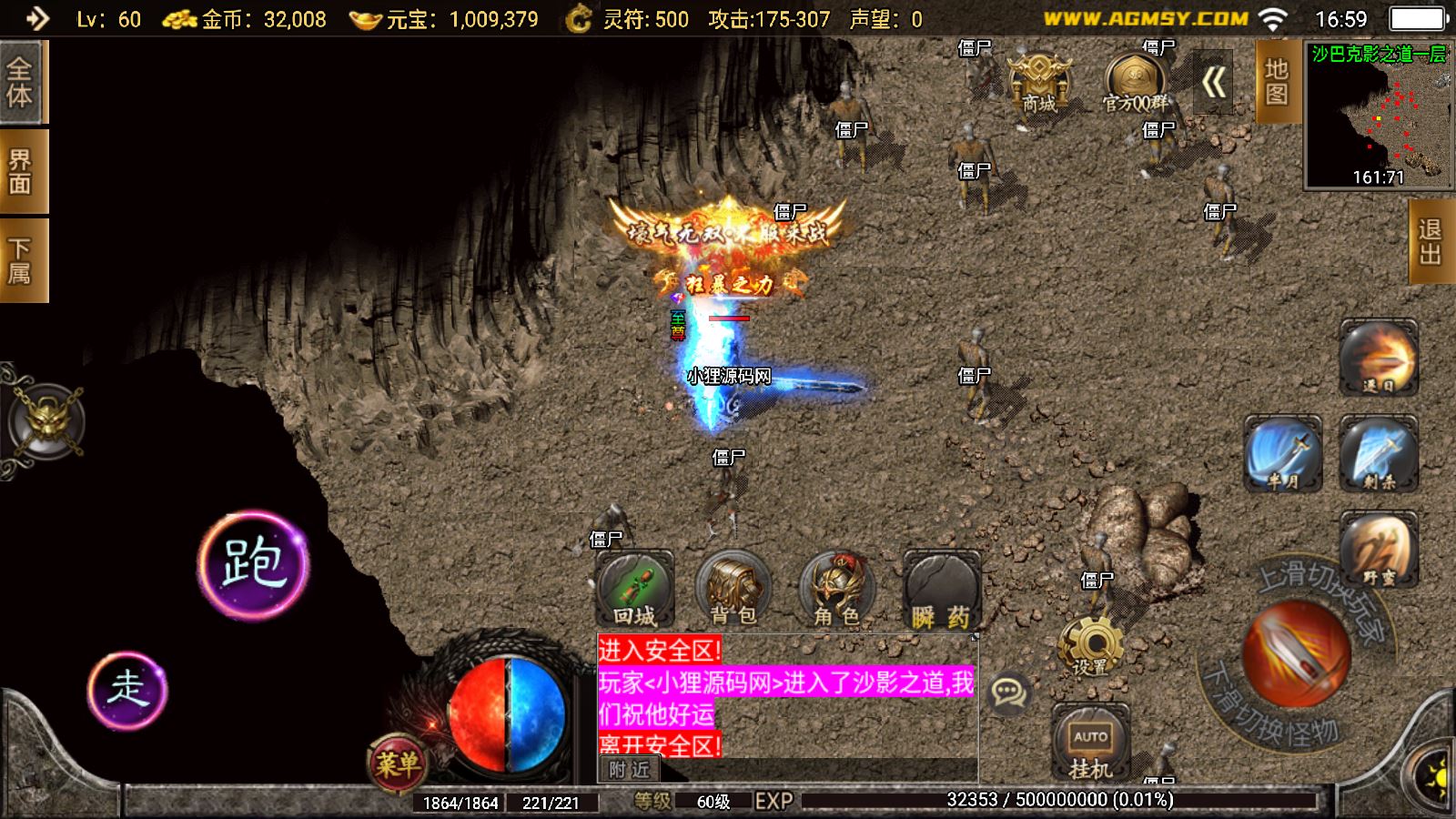Toggle the 走 walk button
1456x819 pixels.
[127, 689]
